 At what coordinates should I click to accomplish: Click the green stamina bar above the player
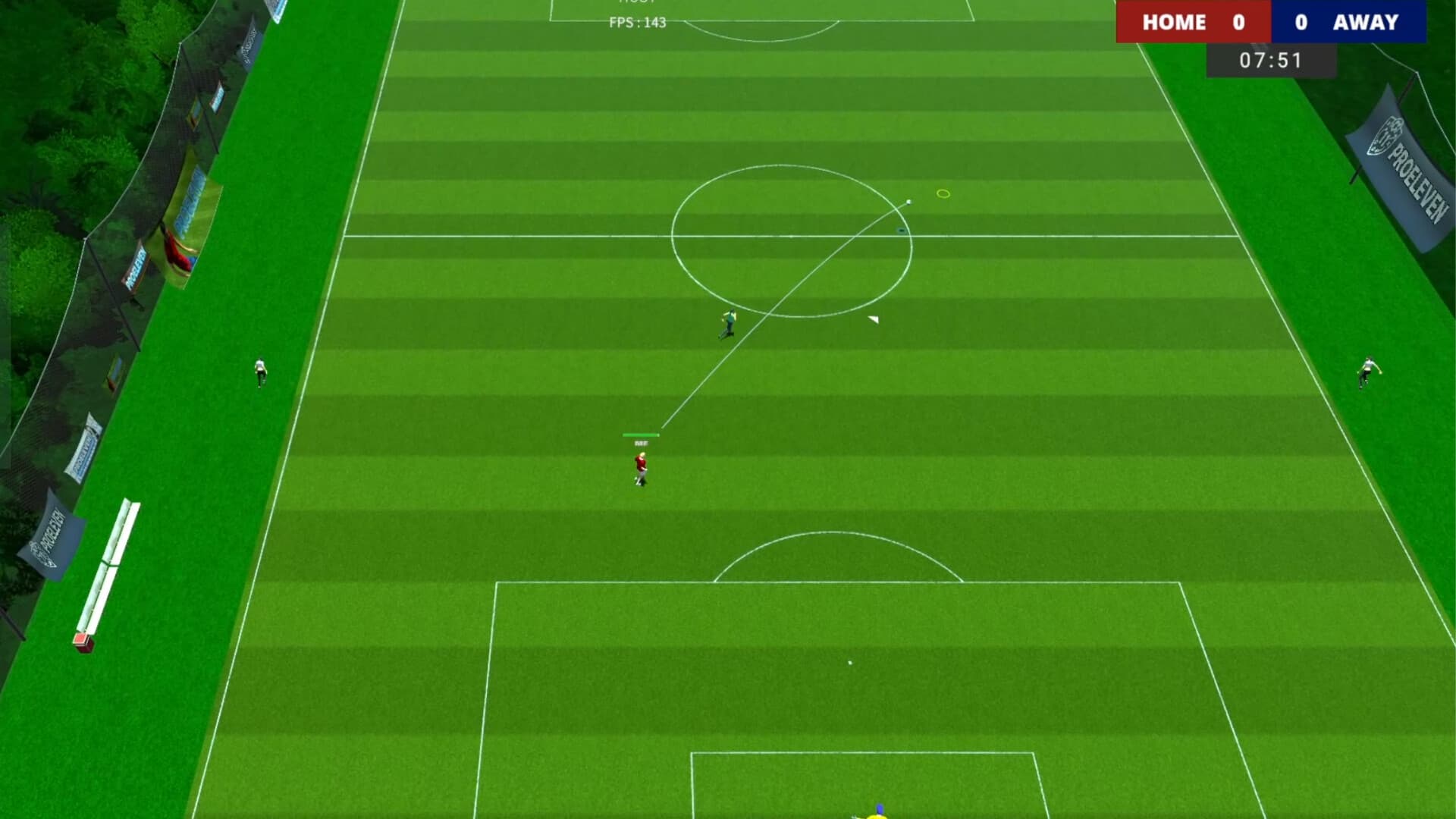(639, 435)
